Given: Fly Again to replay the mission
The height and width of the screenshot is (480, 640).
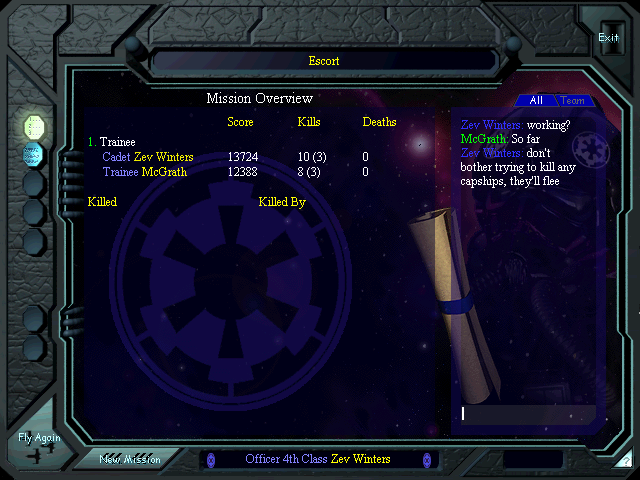Looking at the screenshot, I should click(x=39, y=444).
